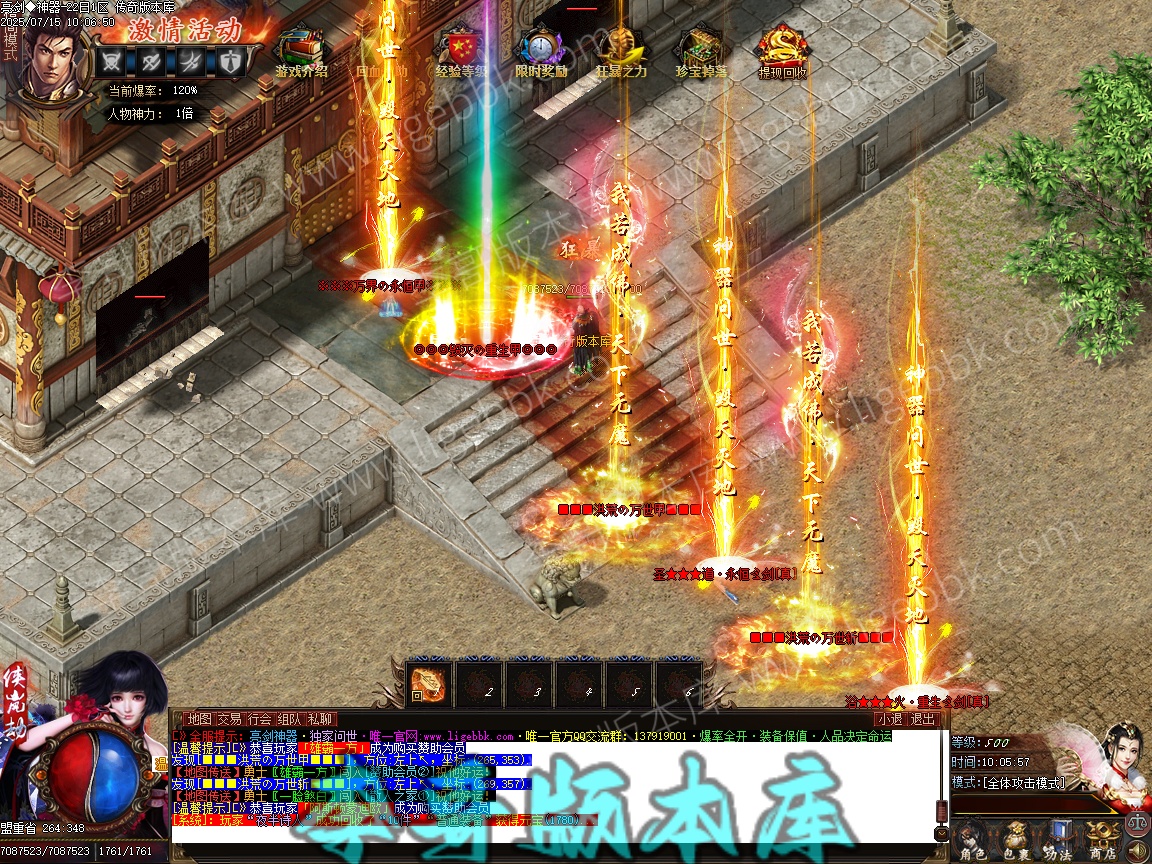Image resolution: width=1152 pixels, height=864 pixels.
Task: Switch chat to the 地图 map tab
Action: coord(199,719)
